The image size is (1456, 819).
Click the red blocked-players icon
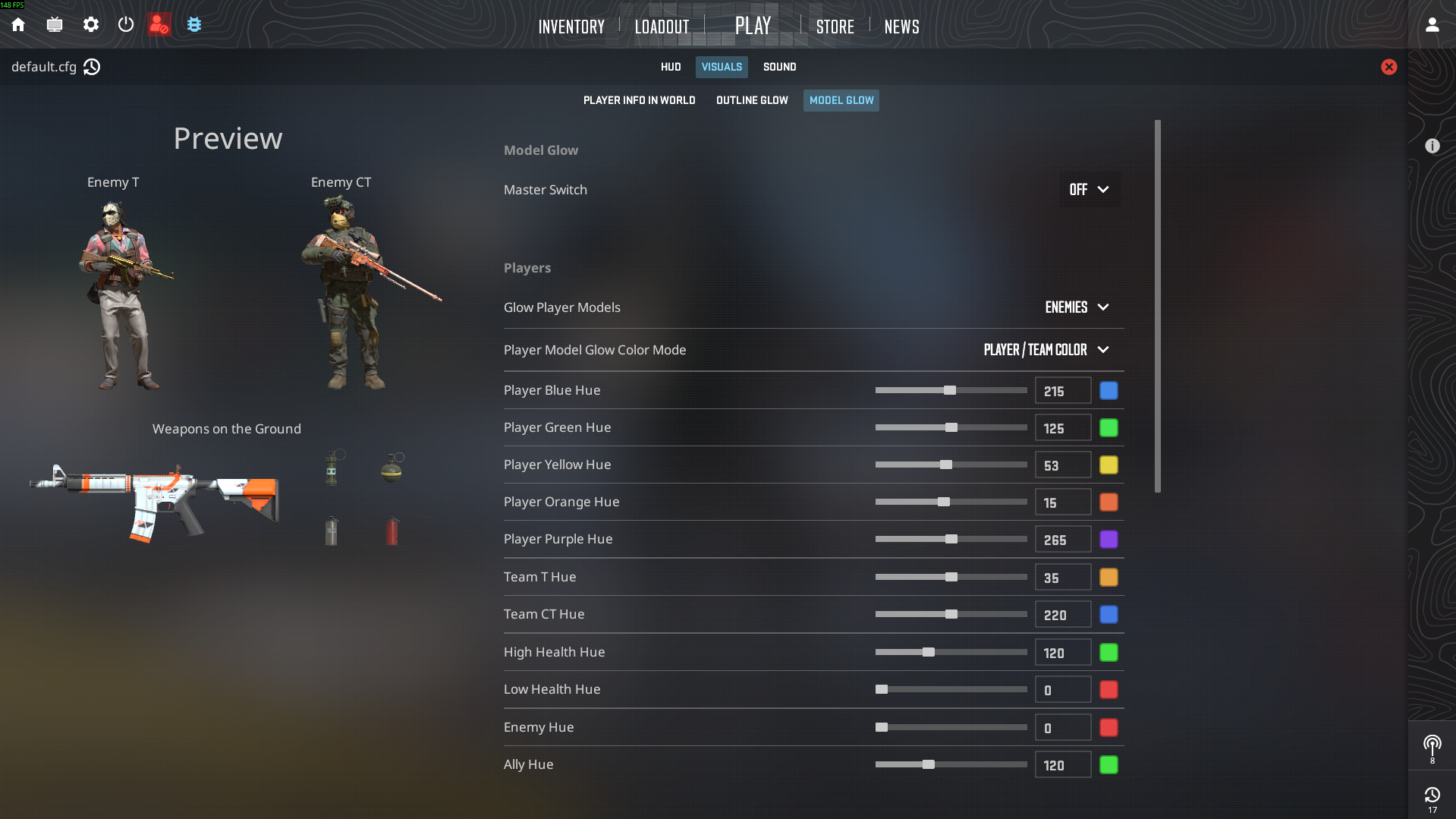tap(159, 24)
